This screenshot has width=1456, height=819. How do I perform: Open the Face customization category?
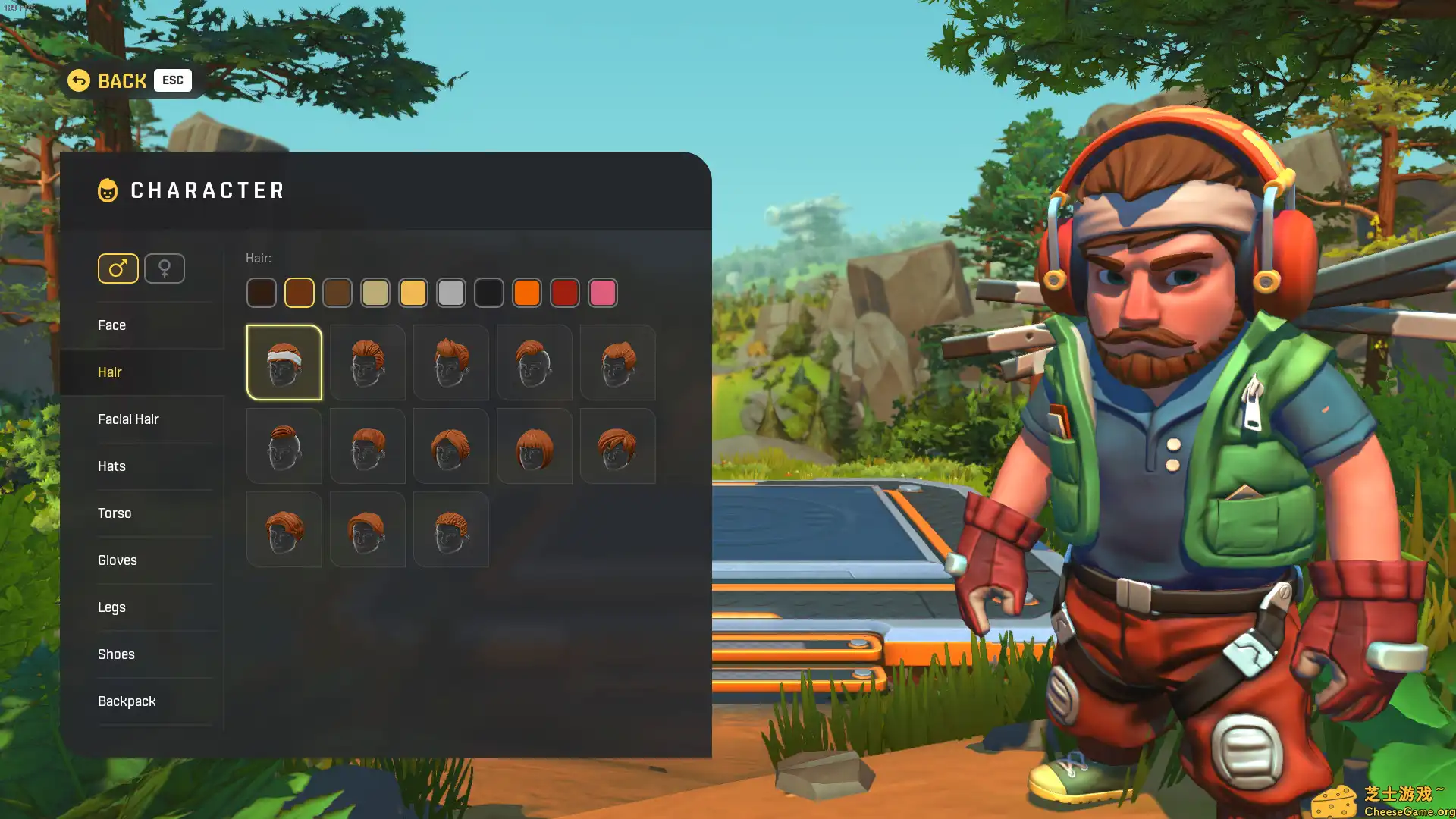[111, 325]
